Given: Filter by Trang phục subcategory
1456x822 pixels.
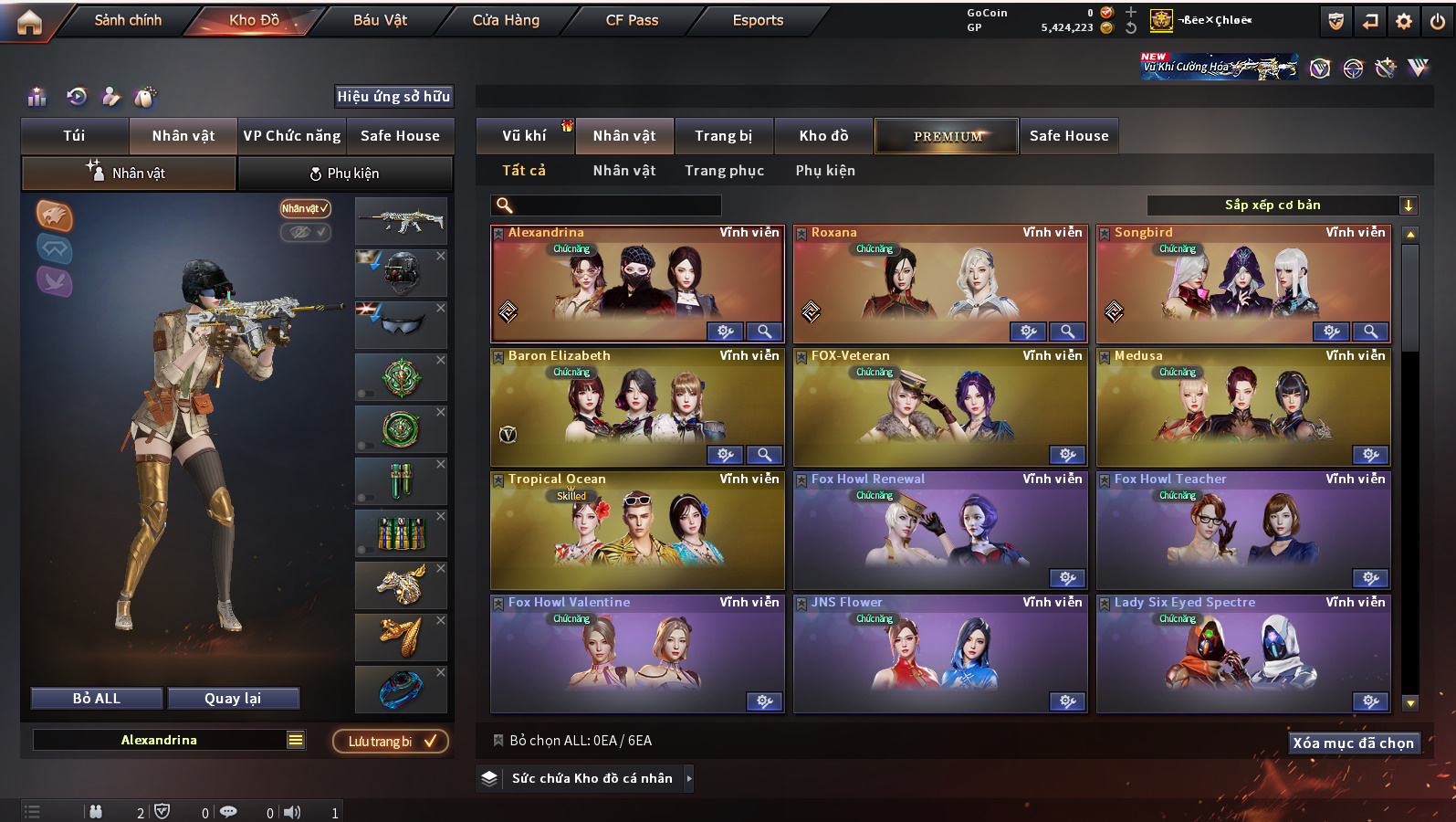Looking at the screenshot, I should (724, 171).
